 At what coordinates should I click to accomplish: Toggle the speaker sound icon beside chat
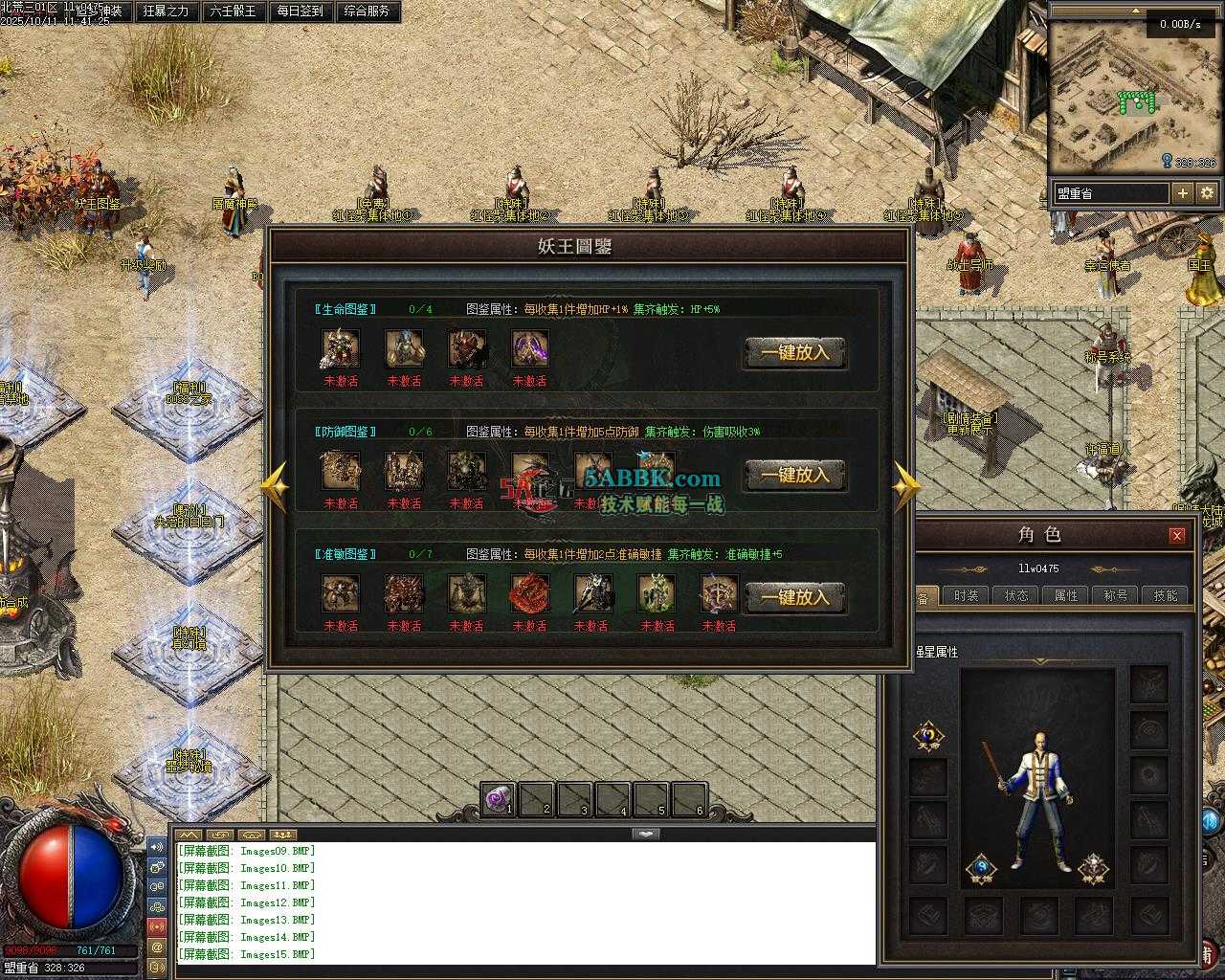tap(157, 848)
